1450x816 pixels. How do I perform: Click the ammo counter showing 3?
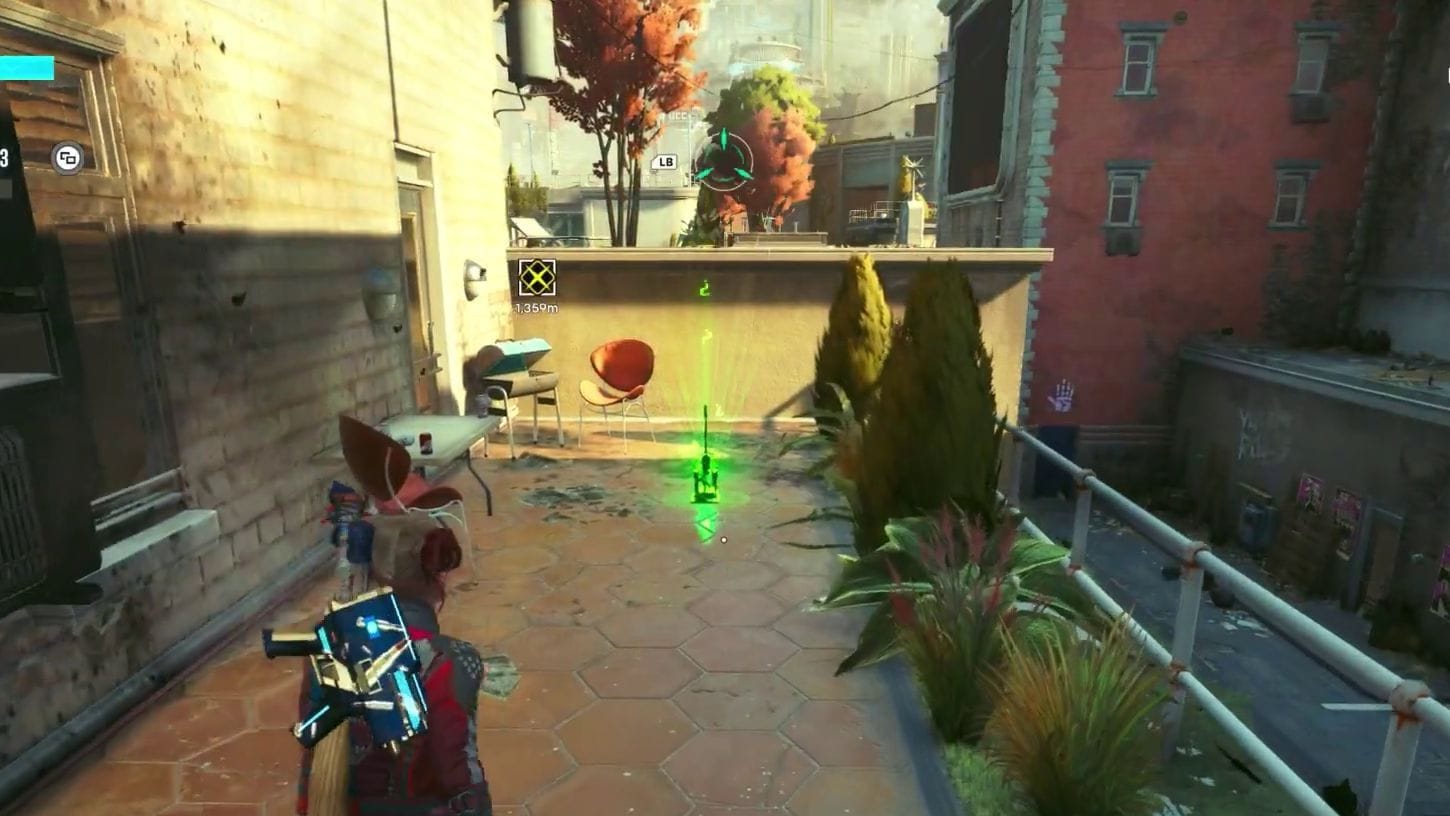(4, 155)
